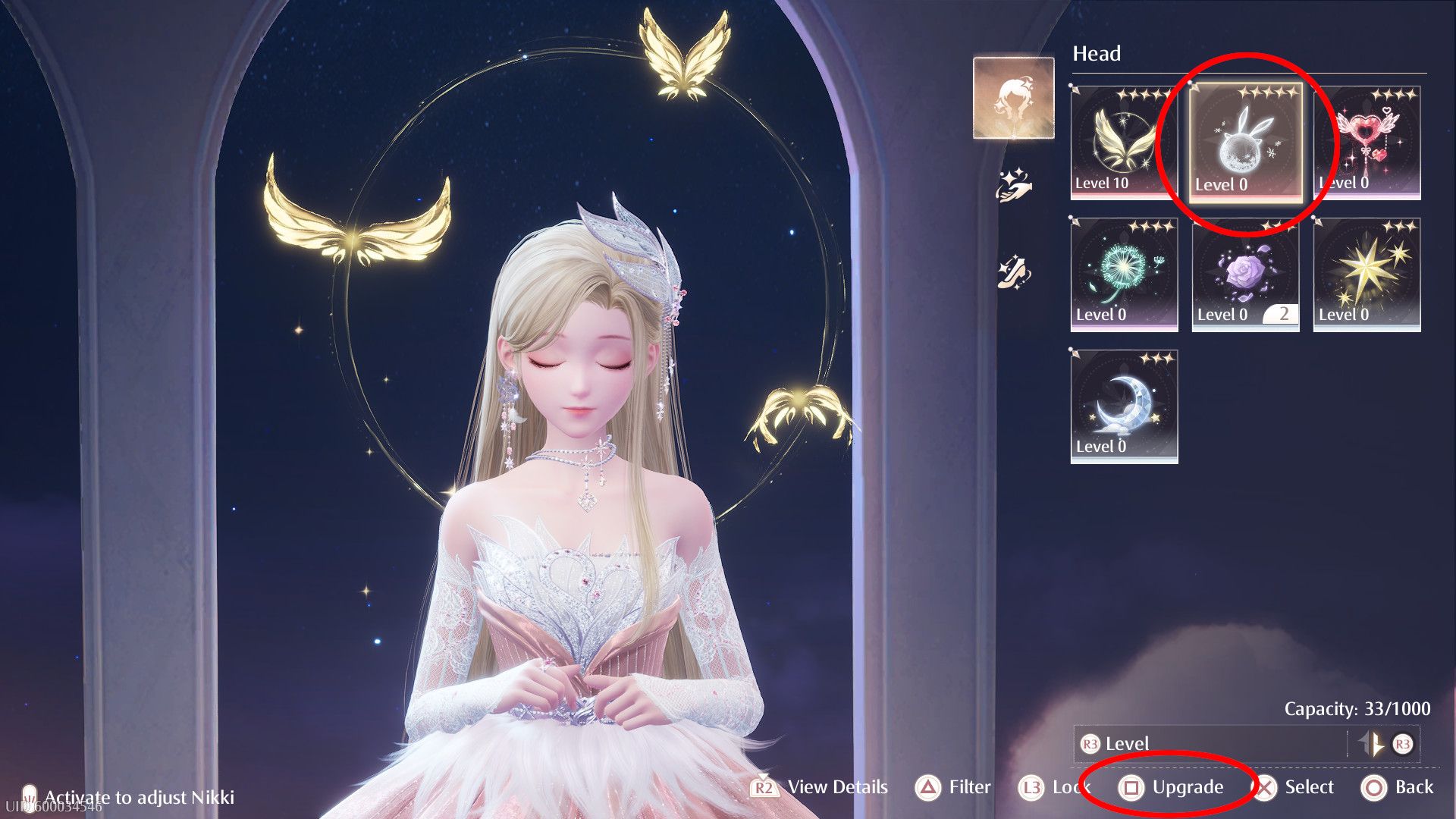Choose the bunny orb head item
This screenshot has width=1456, height=819.
tap(1244, 142)
